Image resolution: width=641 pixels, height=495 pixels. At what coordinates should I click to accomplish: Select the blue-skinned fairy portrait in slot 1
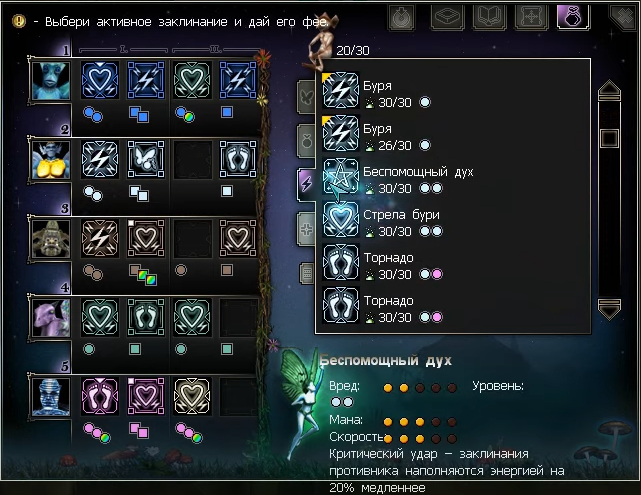click(50, 80)
